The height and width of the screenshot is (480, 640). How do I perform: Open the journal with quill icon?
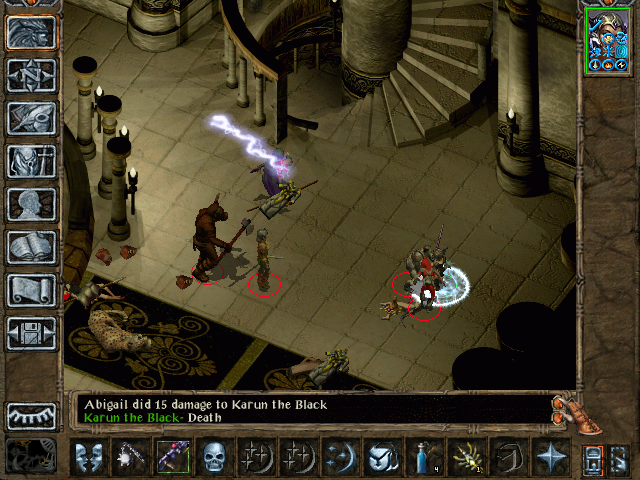[32, 118]
